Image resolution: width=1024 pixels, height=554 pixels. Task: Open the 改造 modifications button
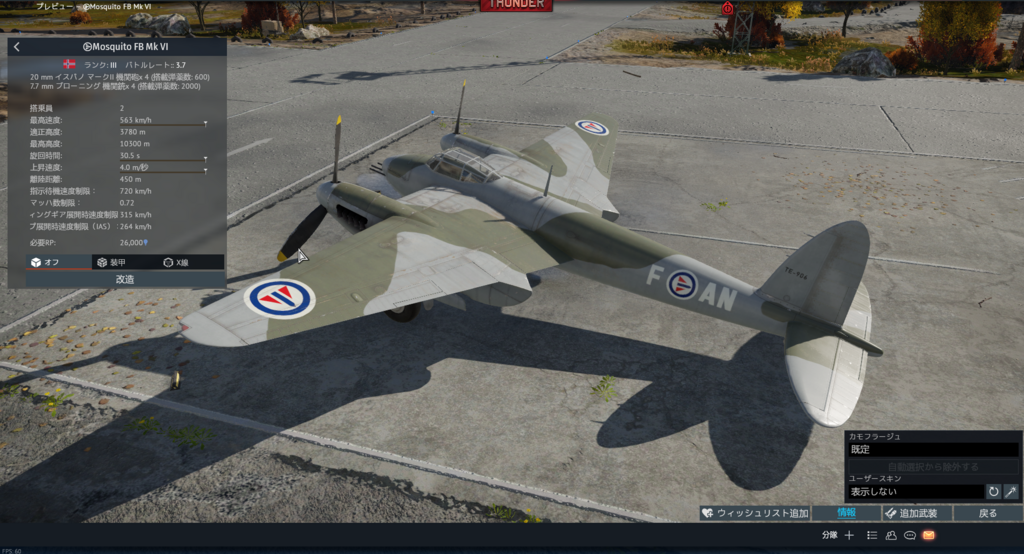click(125, 279)
